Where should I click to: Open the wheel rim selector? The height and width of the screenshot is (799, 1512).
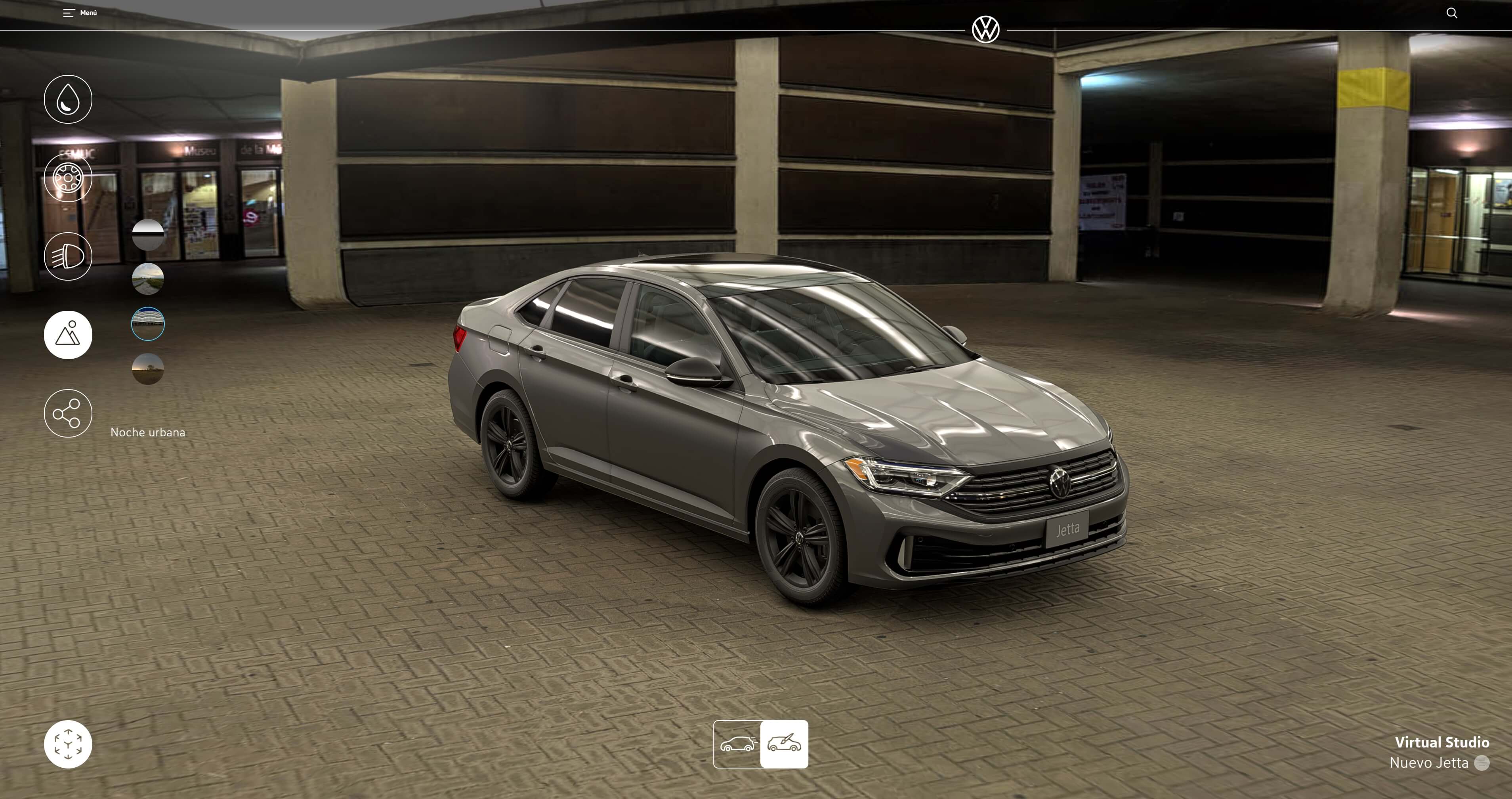pyautogui.click(x=68, y=178)
